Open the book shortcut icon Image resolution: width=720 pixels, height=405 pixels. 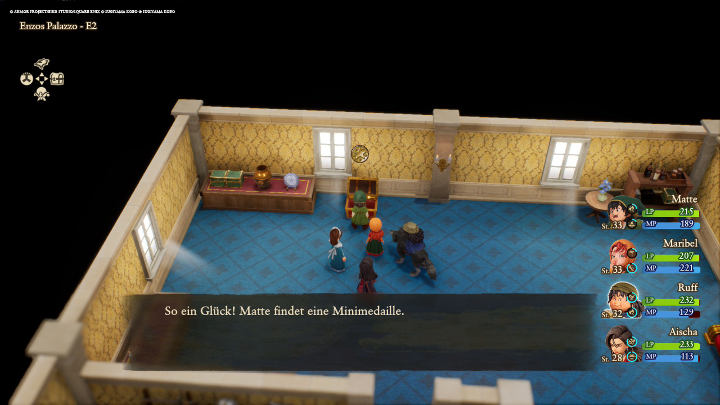42,63
